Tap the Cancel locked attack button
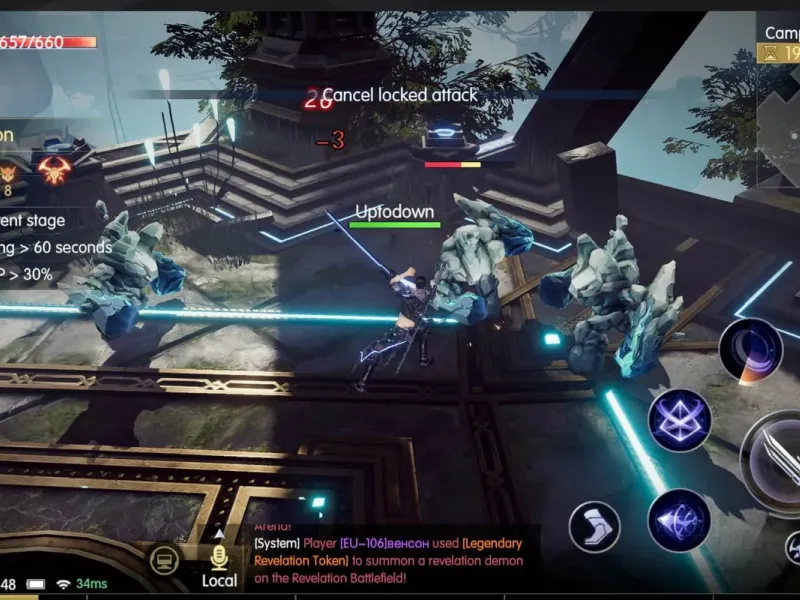The width and height of the screenshot is (800, 600). (399, 95)
